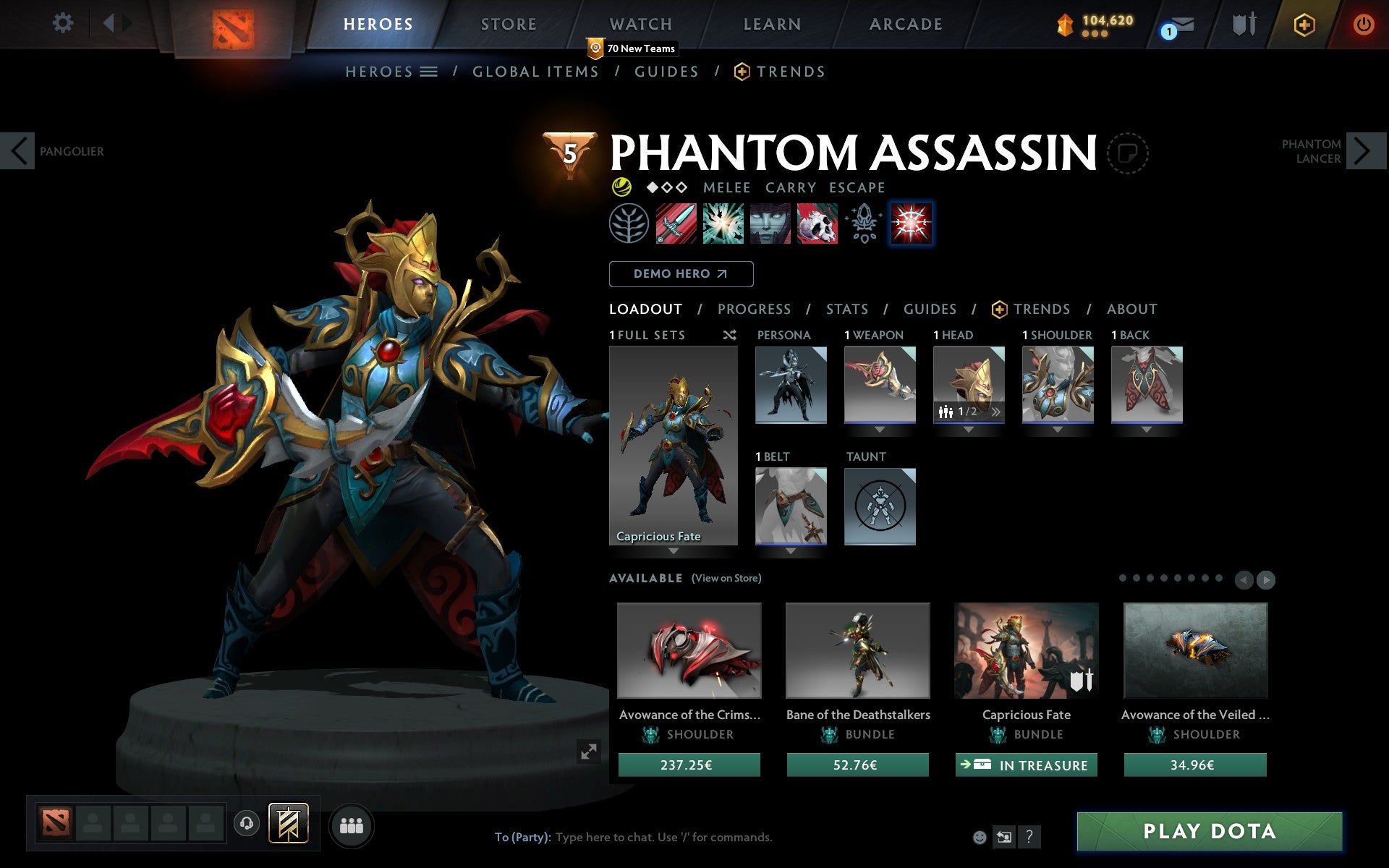Open the guild banner icon near party slots

coord(288,822)
